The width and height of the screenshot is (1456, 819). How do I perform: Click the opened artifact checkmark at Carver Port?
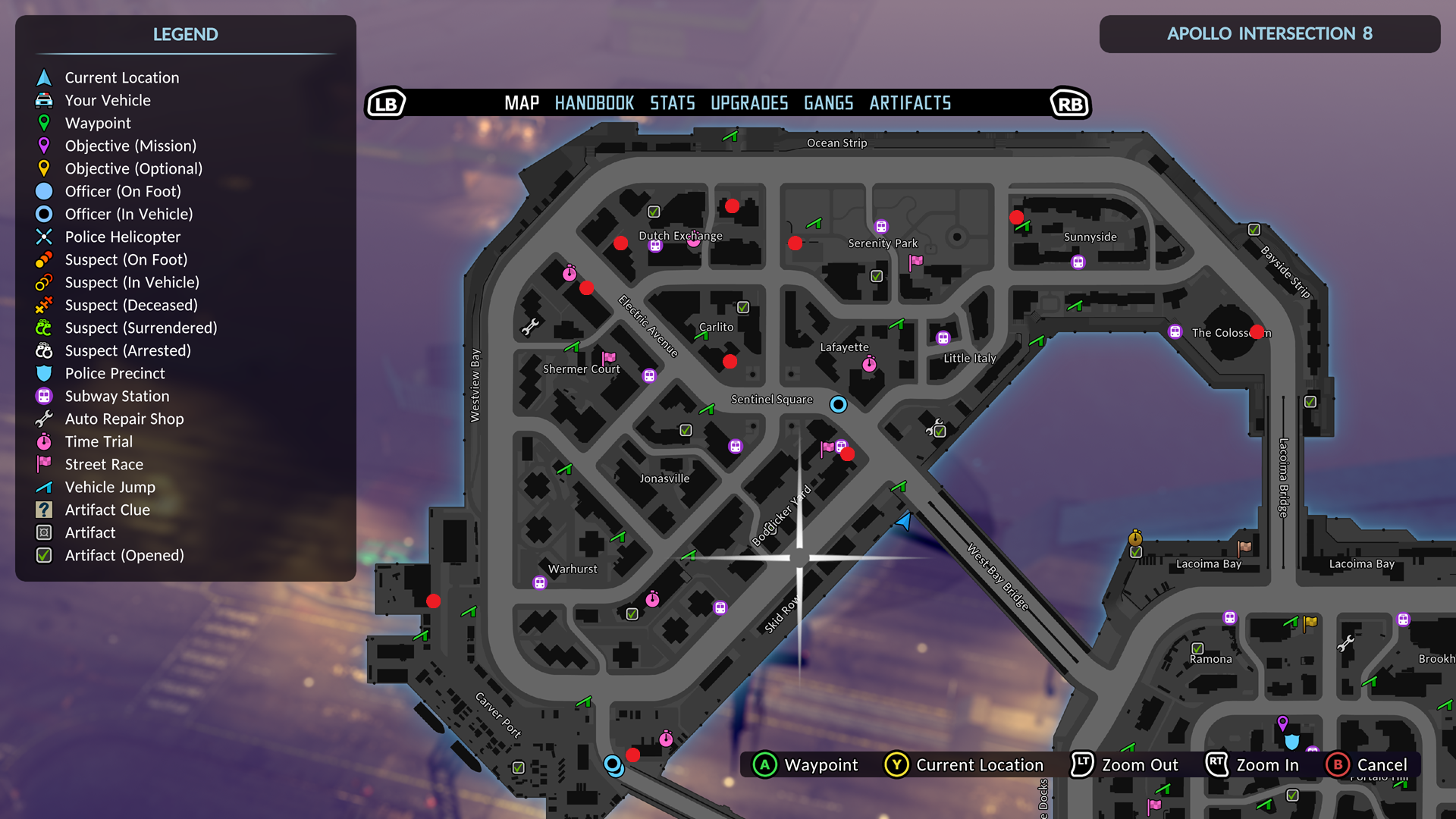point(519,767)
